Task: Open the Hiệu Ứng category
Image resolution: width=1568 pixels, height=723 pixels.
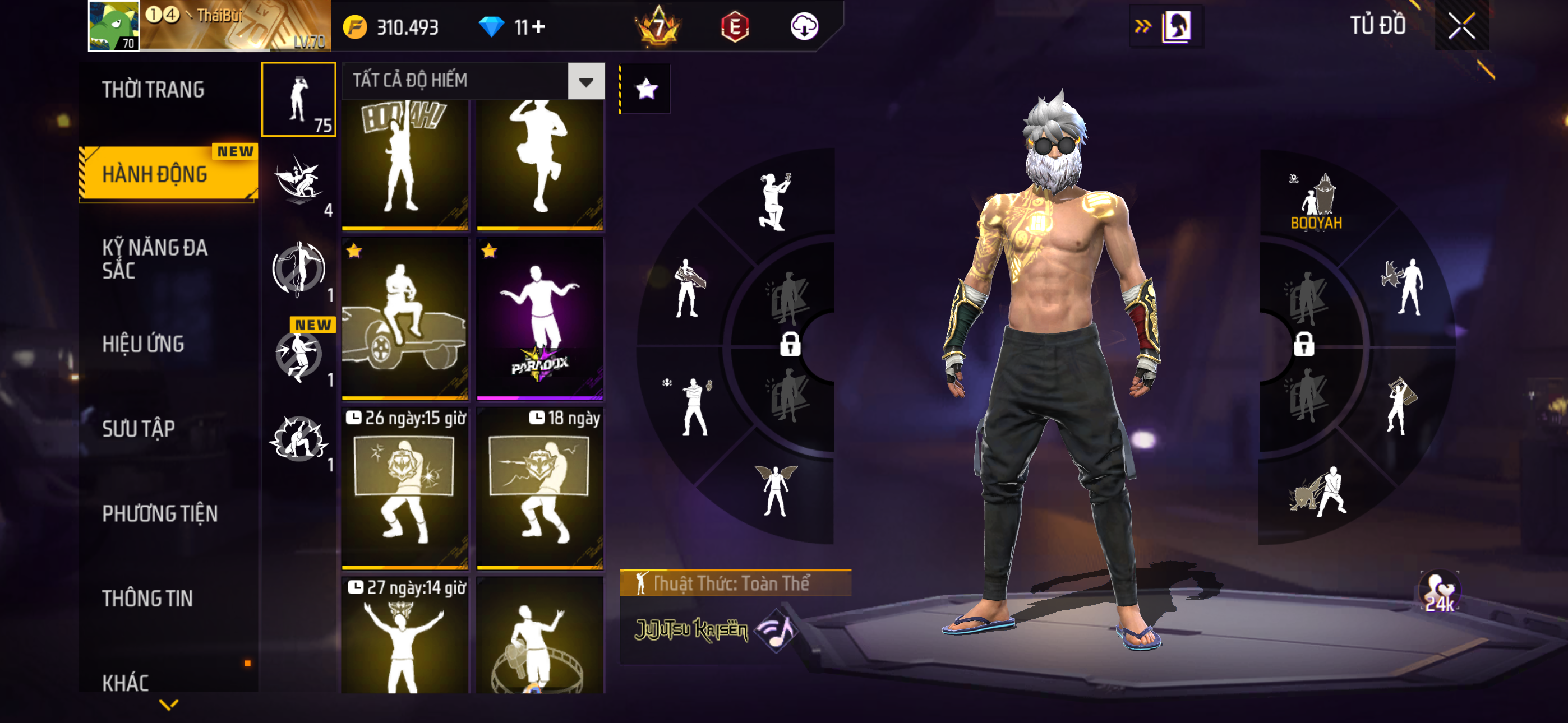Action: tap(143, 344)
